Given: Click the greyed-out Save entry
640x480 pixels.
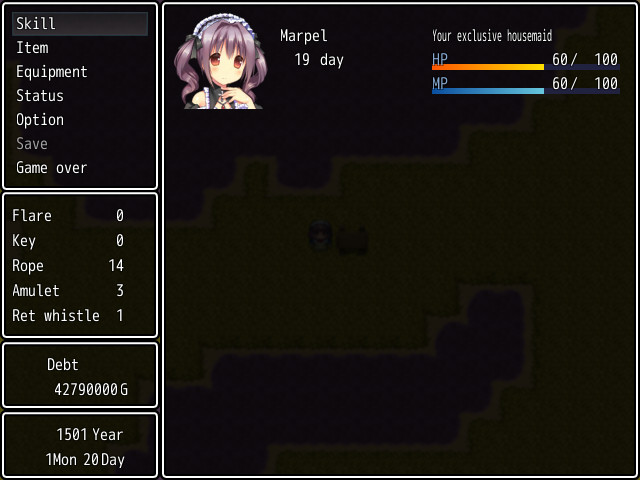Looking at the screenshot, I should tap(32, 144).
